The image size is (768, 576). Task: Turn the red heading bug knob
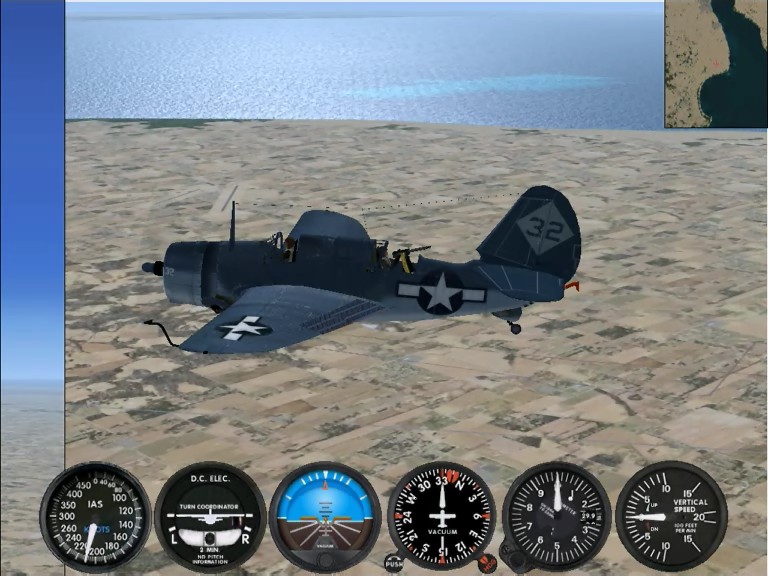coord(487,563)
